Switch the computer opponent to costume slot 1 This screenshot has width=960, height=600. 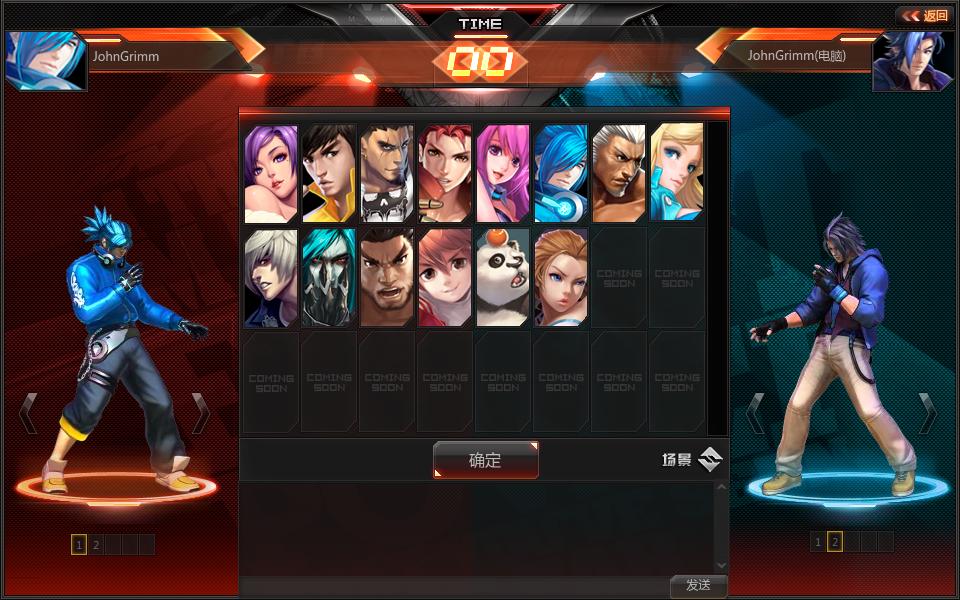tap(818, 542)
